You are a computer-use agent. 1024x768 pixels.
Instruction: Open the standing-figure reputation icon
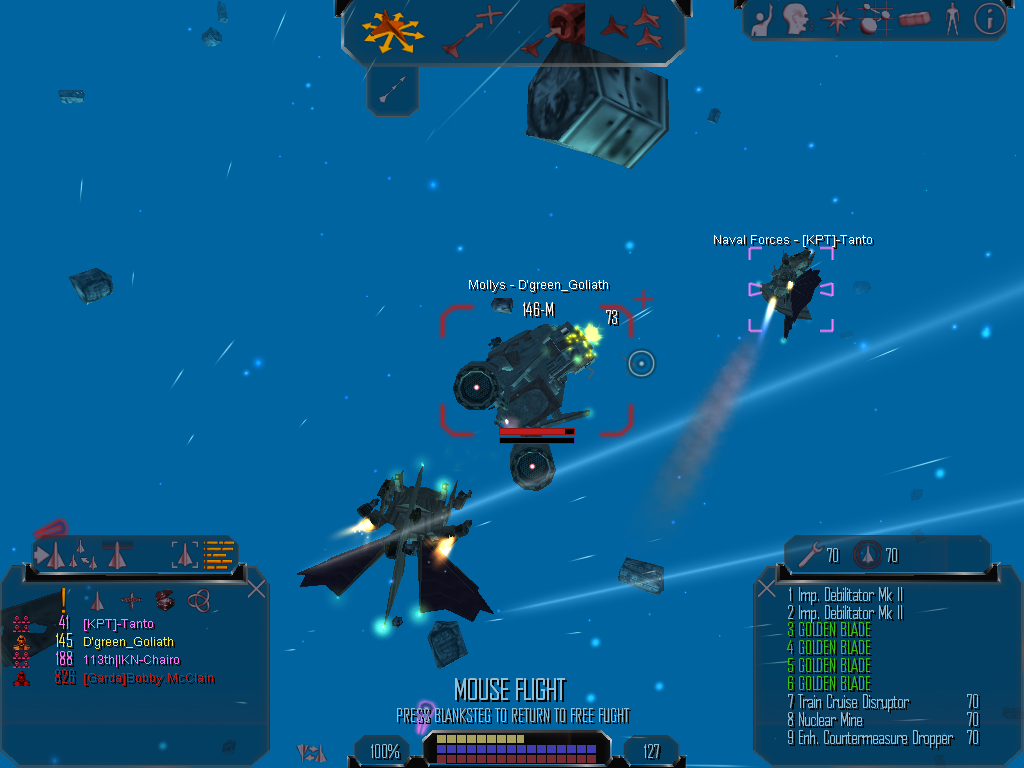[952, 18]
